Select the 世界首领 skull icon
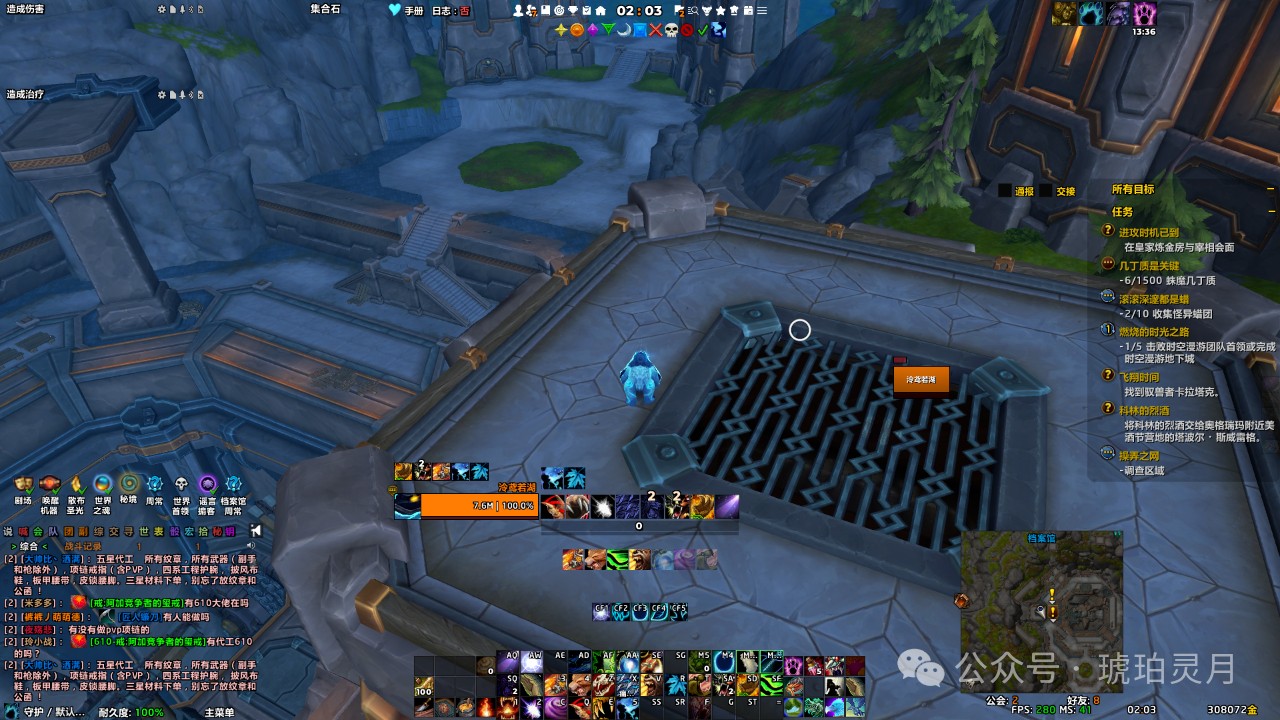 (x=181, y=486)
